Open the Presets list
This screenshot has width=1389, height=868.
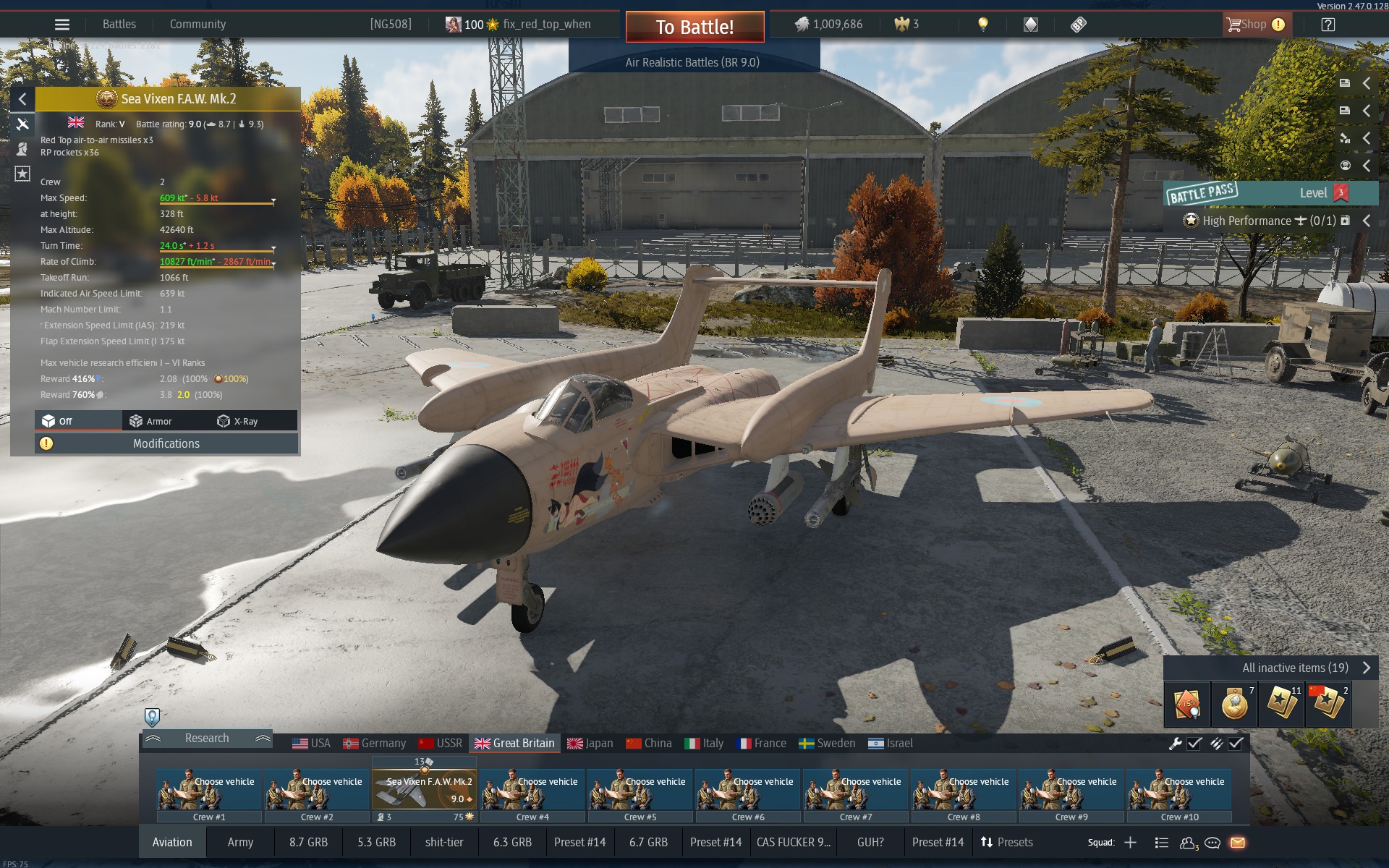pyautogui.click(x=1007, y=842)
